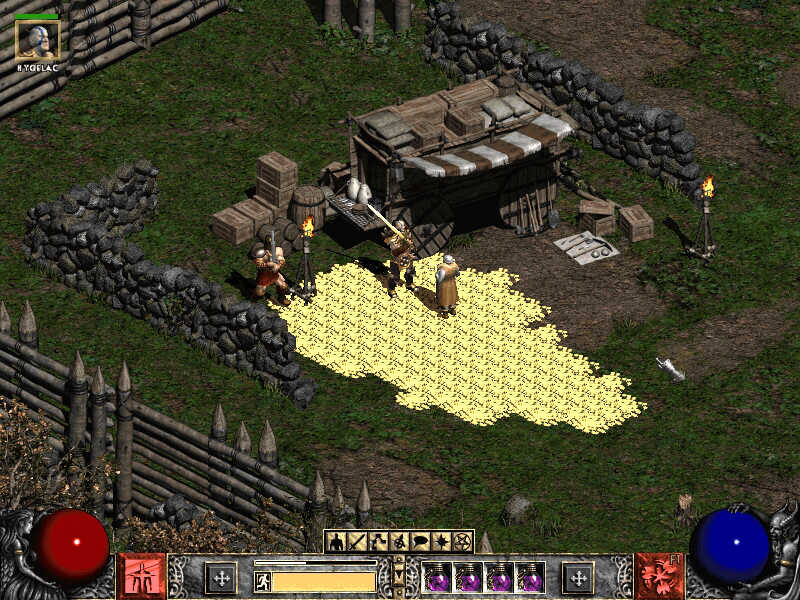Click the hireling portrait in the corner

(37, 40)
